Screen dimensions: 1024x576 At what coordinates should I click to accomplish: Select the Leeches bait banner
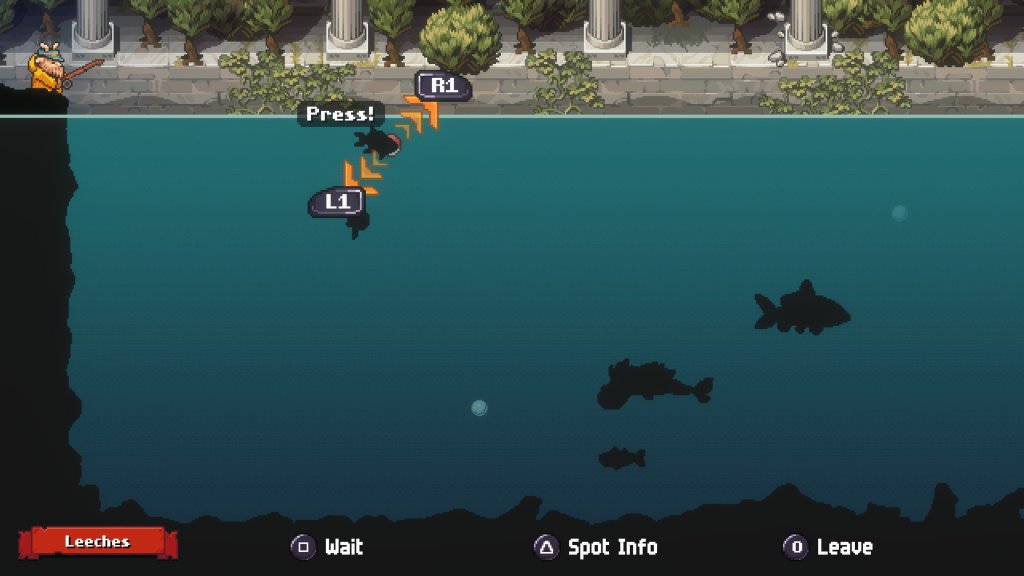[x=97, y=542]
